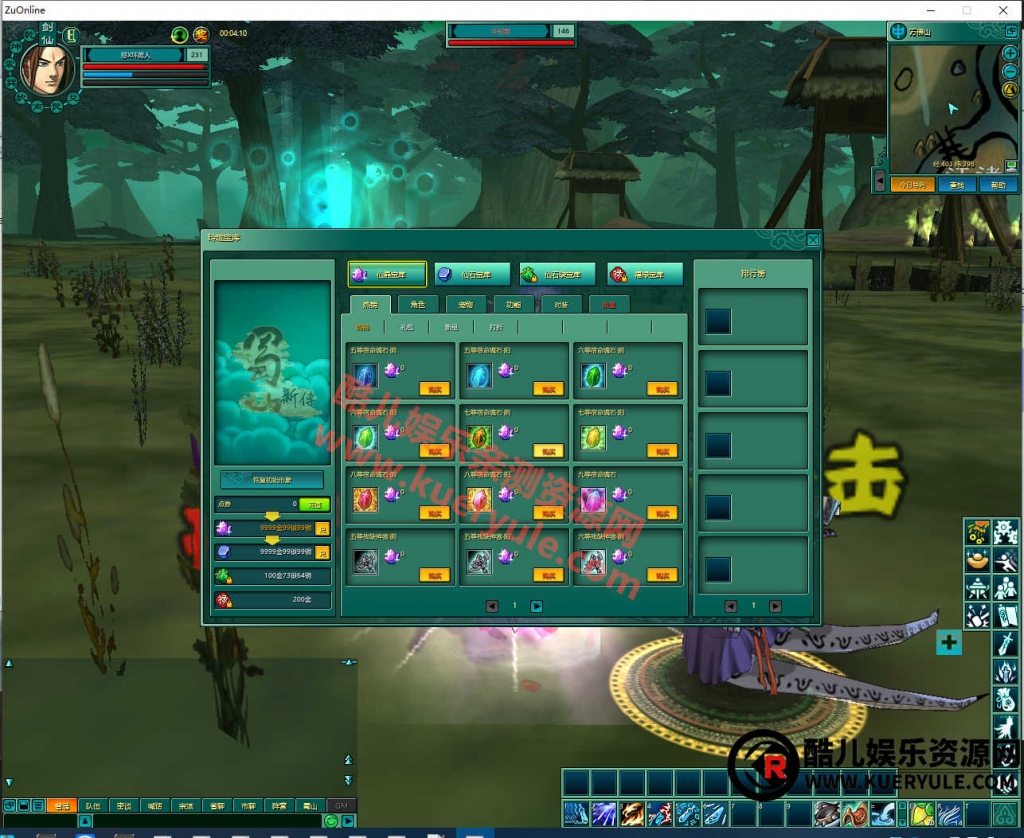Zoom out the minimap with minus button

[x=1011, y=70]
